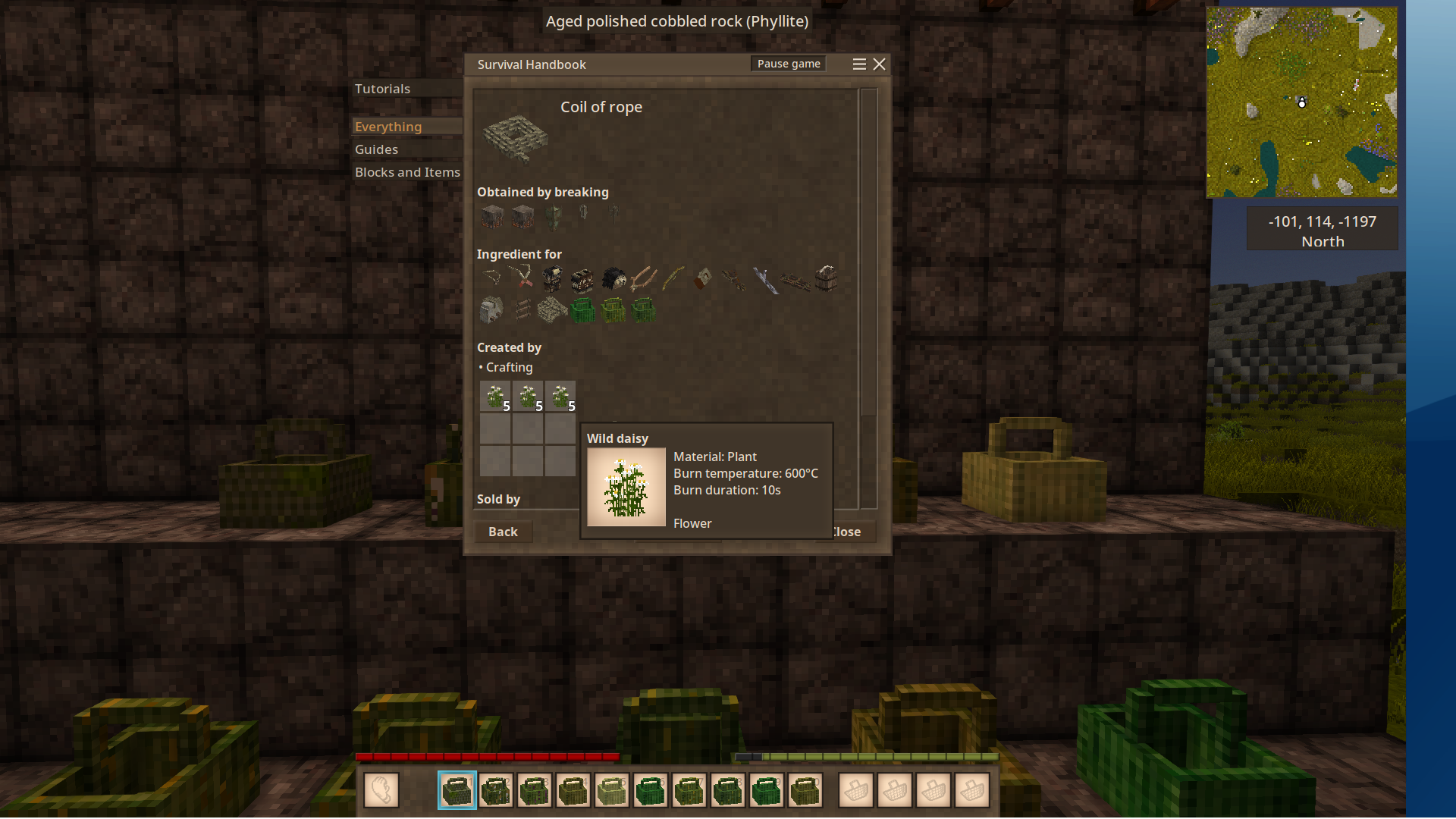Click the world minimap
Screen dimensions: 1456x819
[x=1301, y=102]
